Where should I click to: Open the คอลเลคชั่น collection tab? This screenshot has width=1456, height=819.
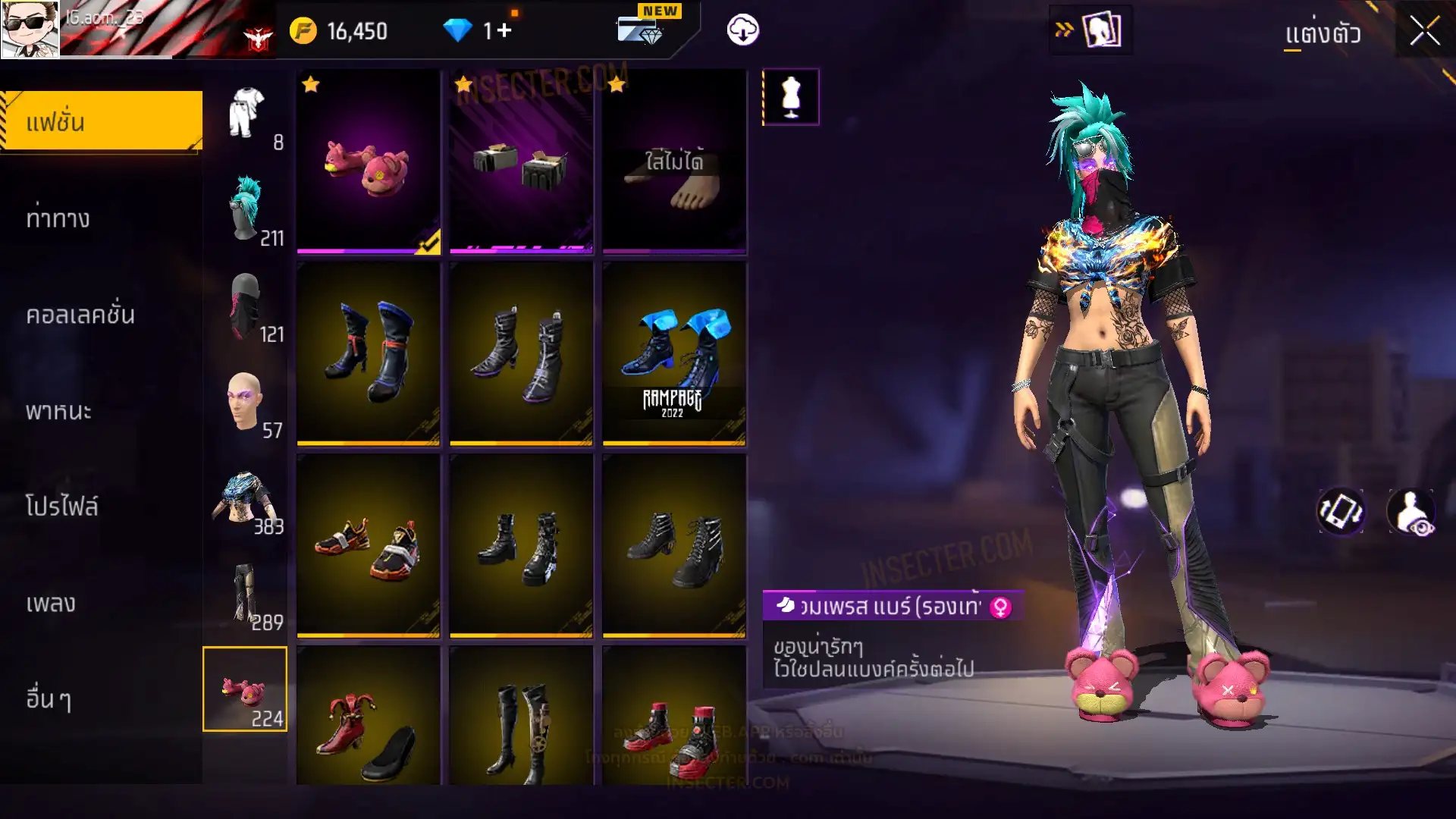(x=80, y=315)
